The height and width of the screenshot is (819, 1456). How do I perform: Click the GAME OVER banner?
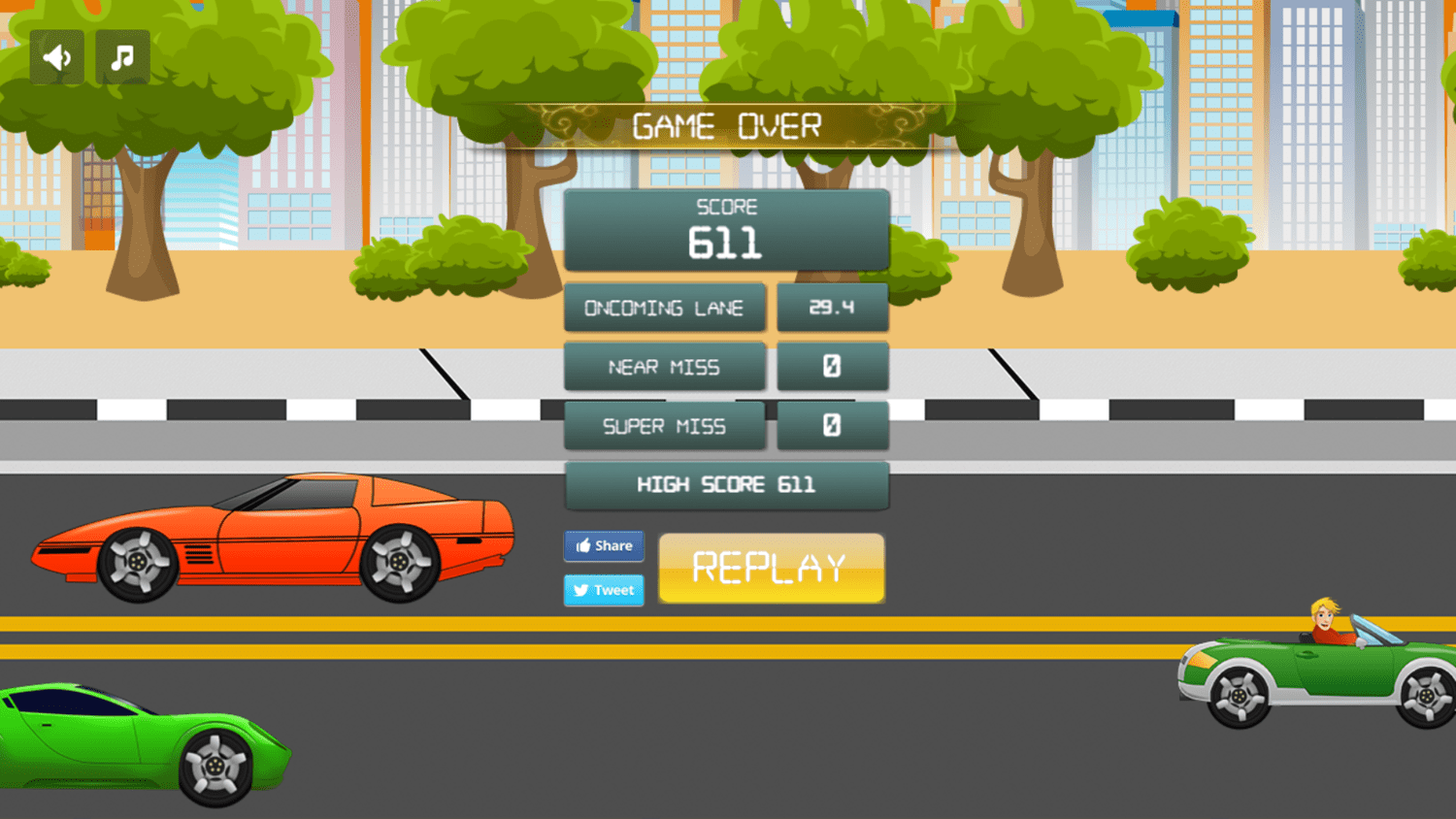(727, 124)
